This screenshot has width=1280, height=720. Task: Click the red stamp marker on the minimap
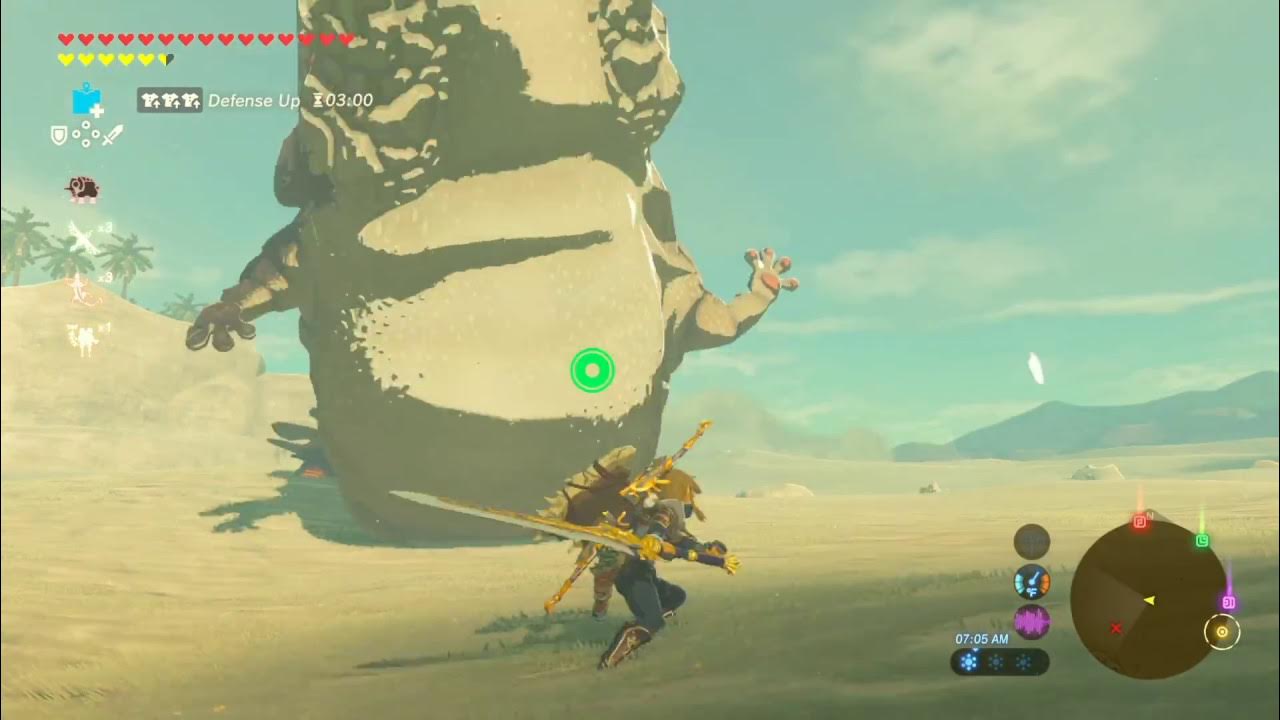(x=1140, y=521)
